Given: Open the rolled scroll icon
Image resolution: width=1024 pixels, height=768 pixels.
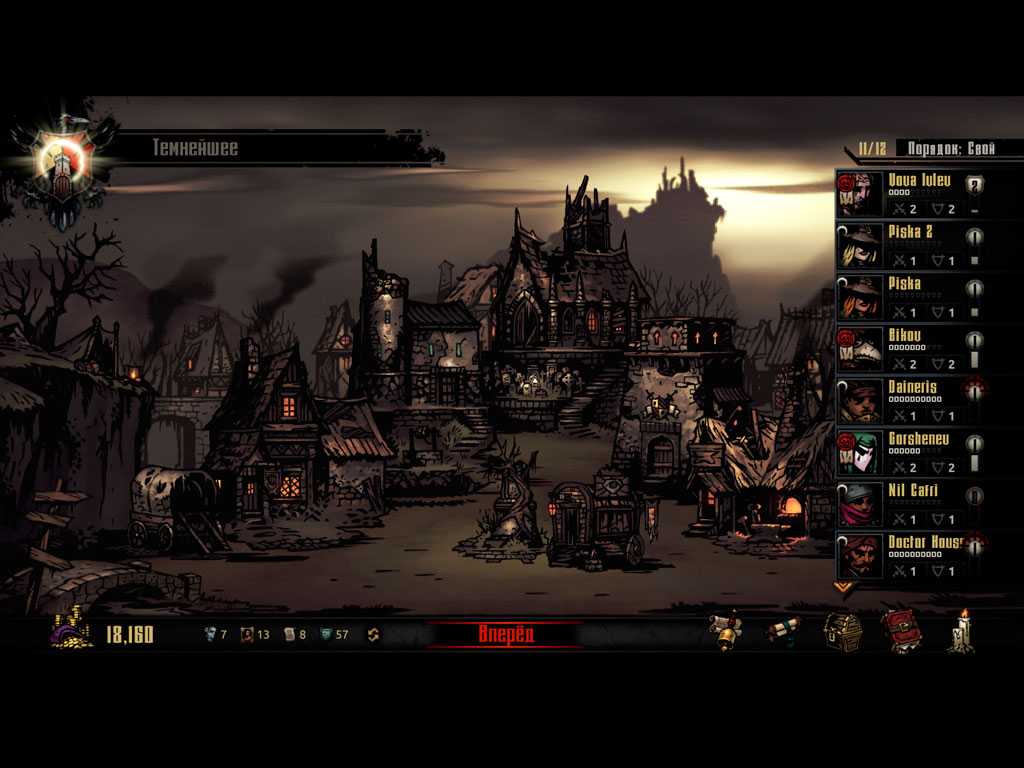Looking at the screenshot, I should click(x=783, y=632).
